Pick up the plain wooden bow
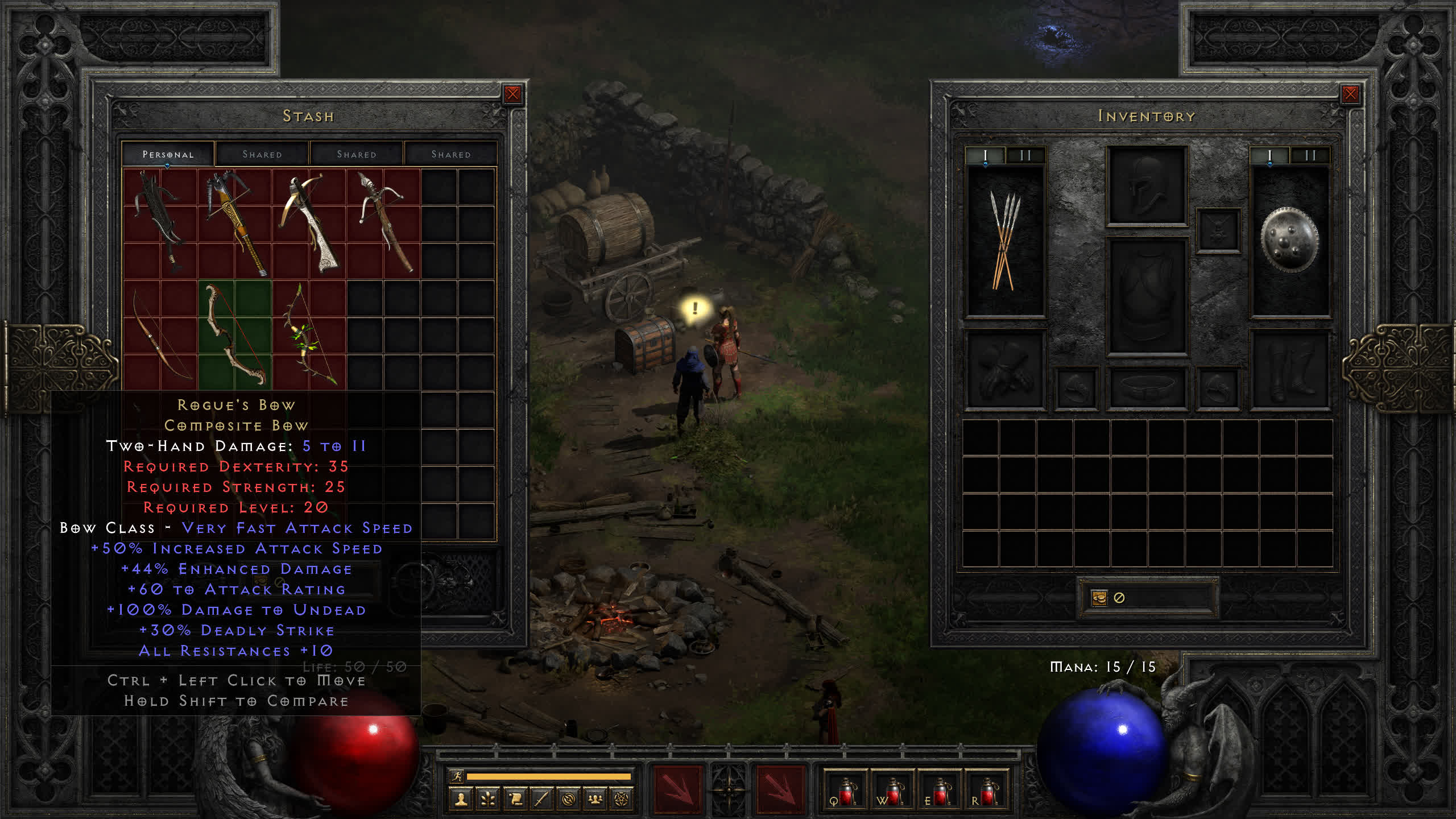 pos(159,334)
